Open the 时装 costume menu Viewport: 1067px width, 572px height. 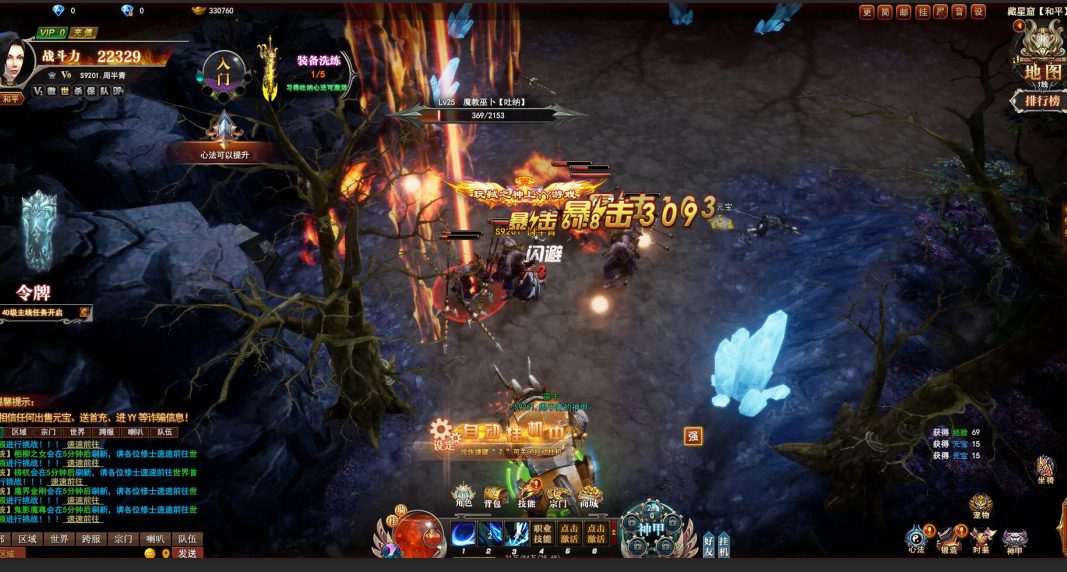click(982, 540)
